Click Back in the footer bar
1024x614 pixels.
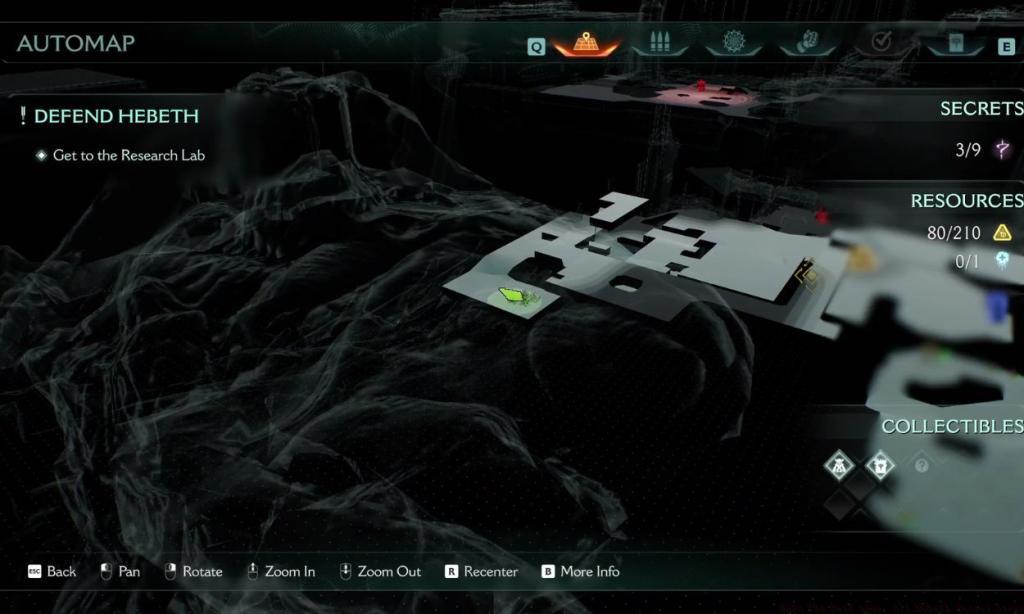coord(52,572)
